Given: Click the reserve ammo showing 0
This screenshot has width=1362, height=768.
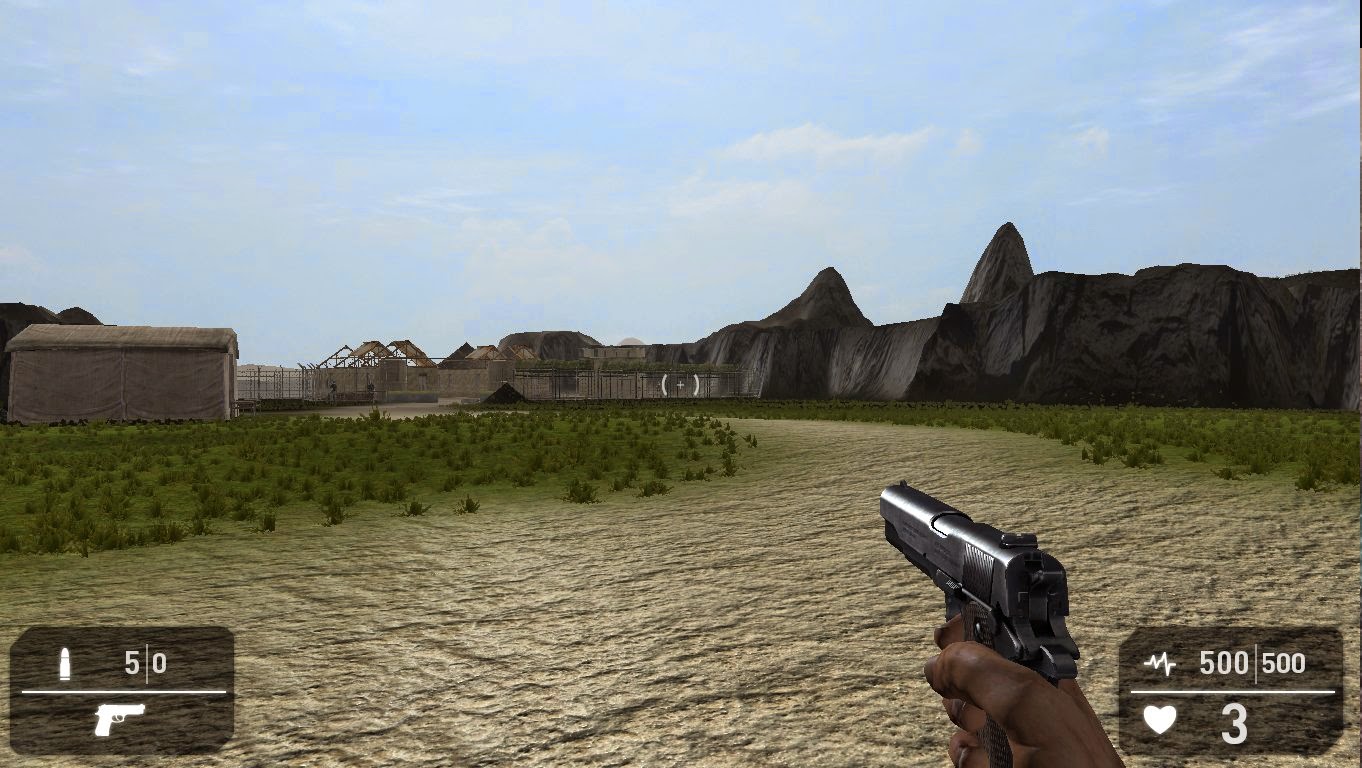Looking at the screenshot, I should click(x=158, y=663).
